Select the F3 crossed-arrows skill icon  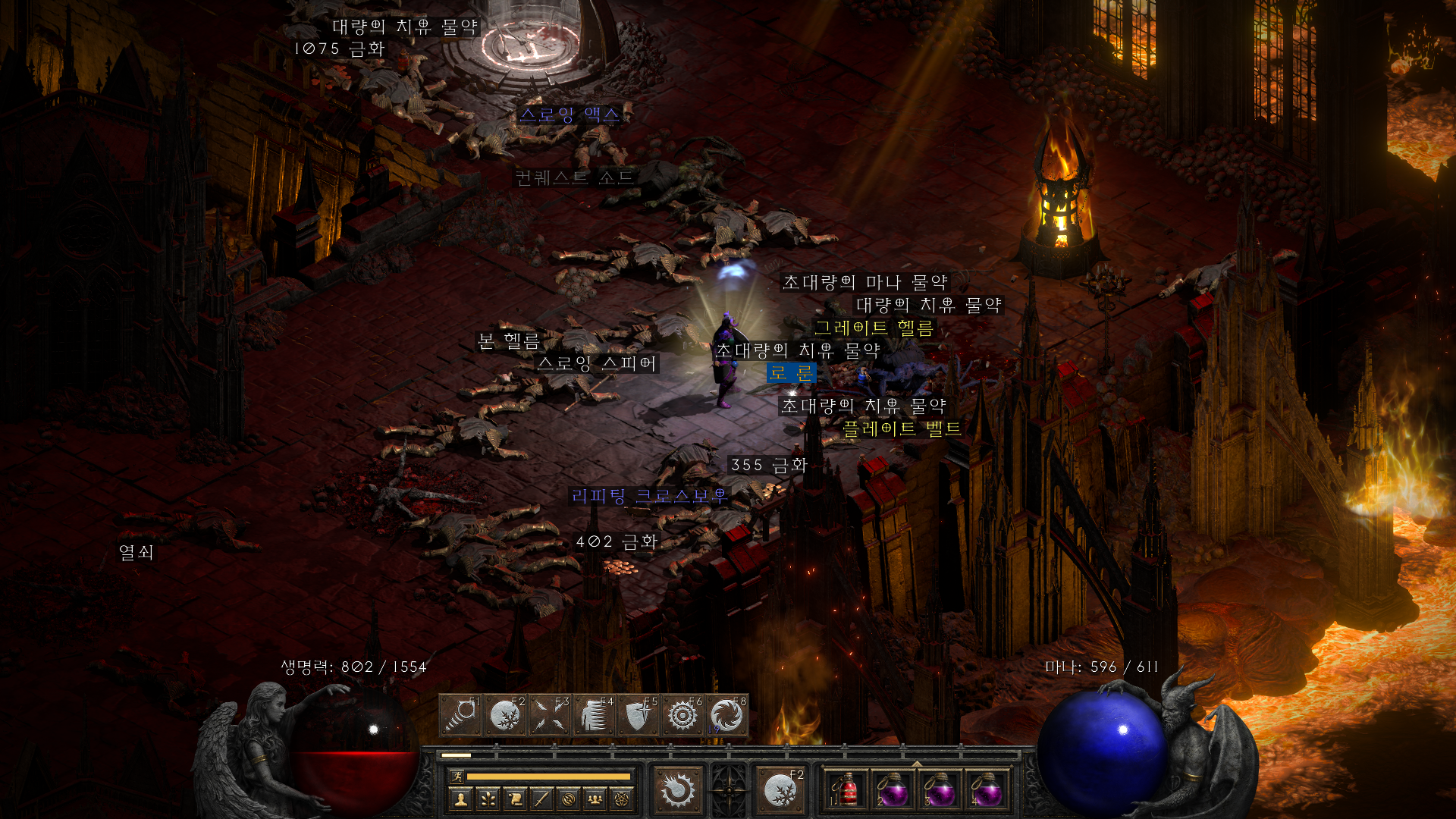[x=550, y=714]
